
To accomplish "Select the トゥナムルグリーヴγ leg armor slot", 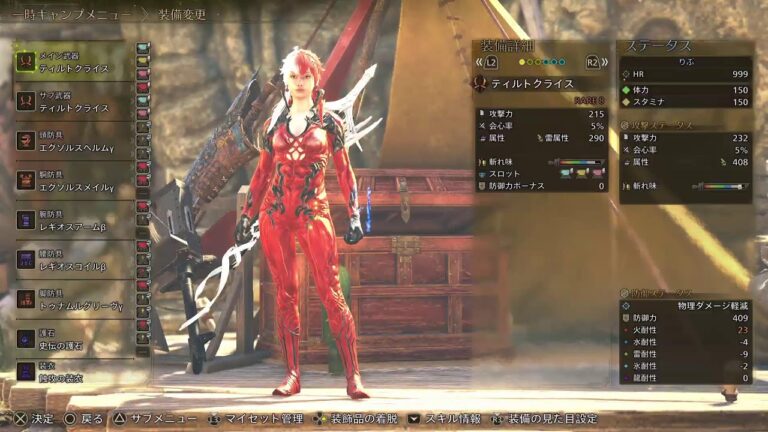I will click(x=75, y=299).
